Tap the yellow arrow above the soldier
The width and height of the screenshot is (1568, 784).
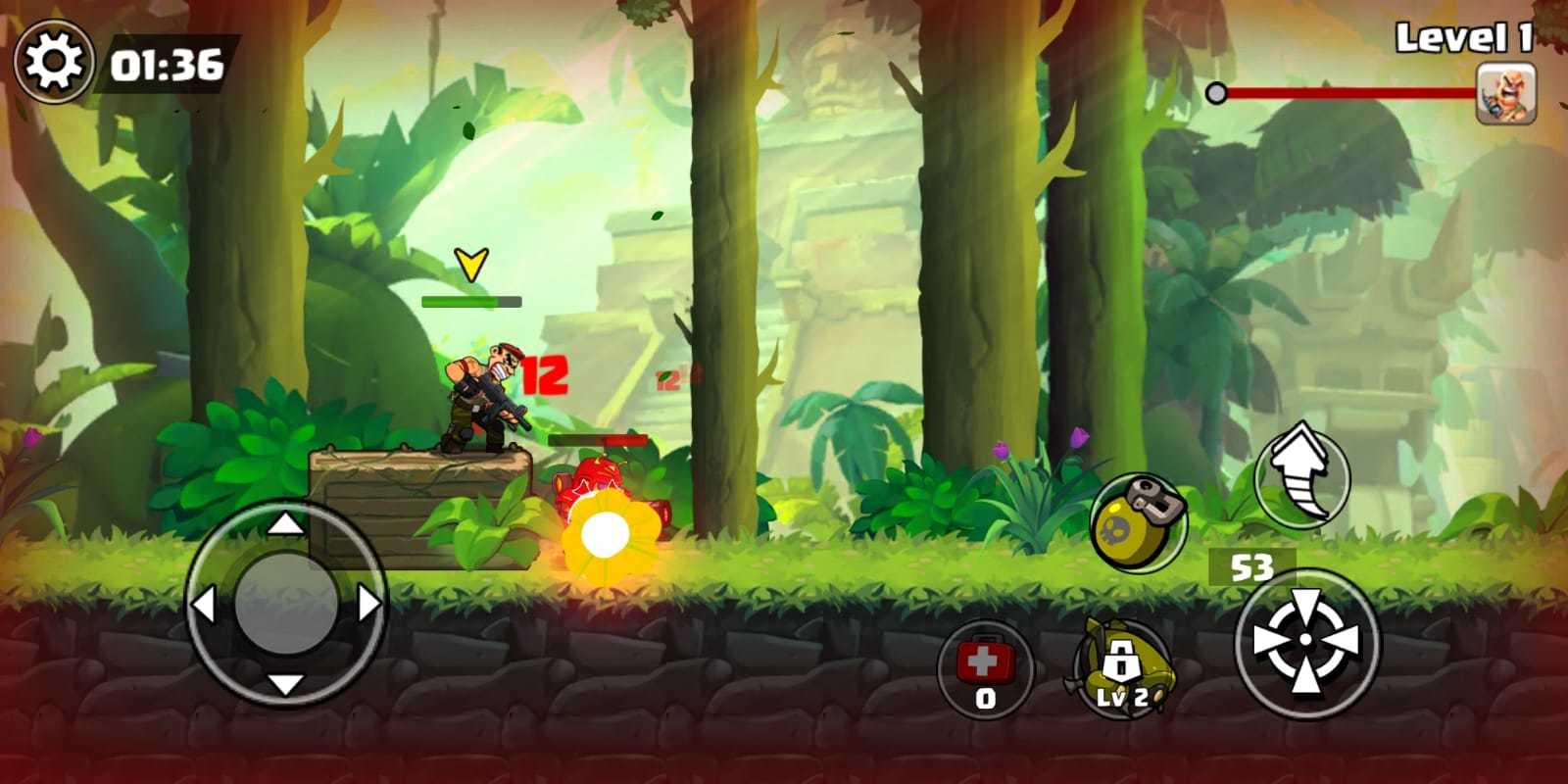[472, 263]
